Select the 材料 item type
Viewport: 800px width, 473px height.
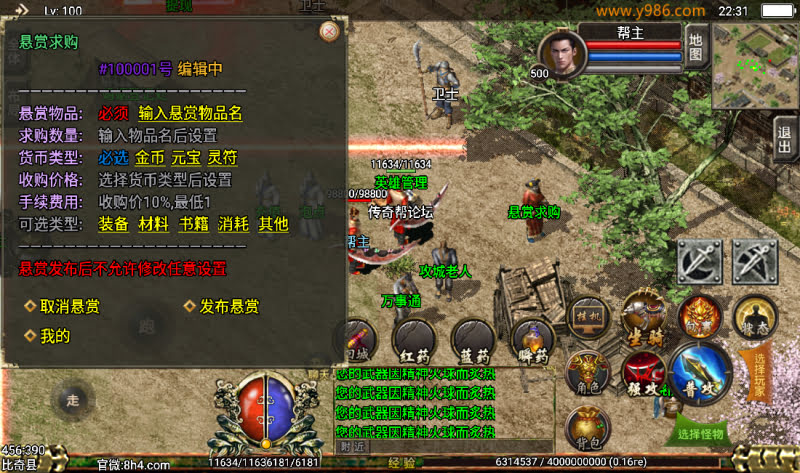pos(153,224)
